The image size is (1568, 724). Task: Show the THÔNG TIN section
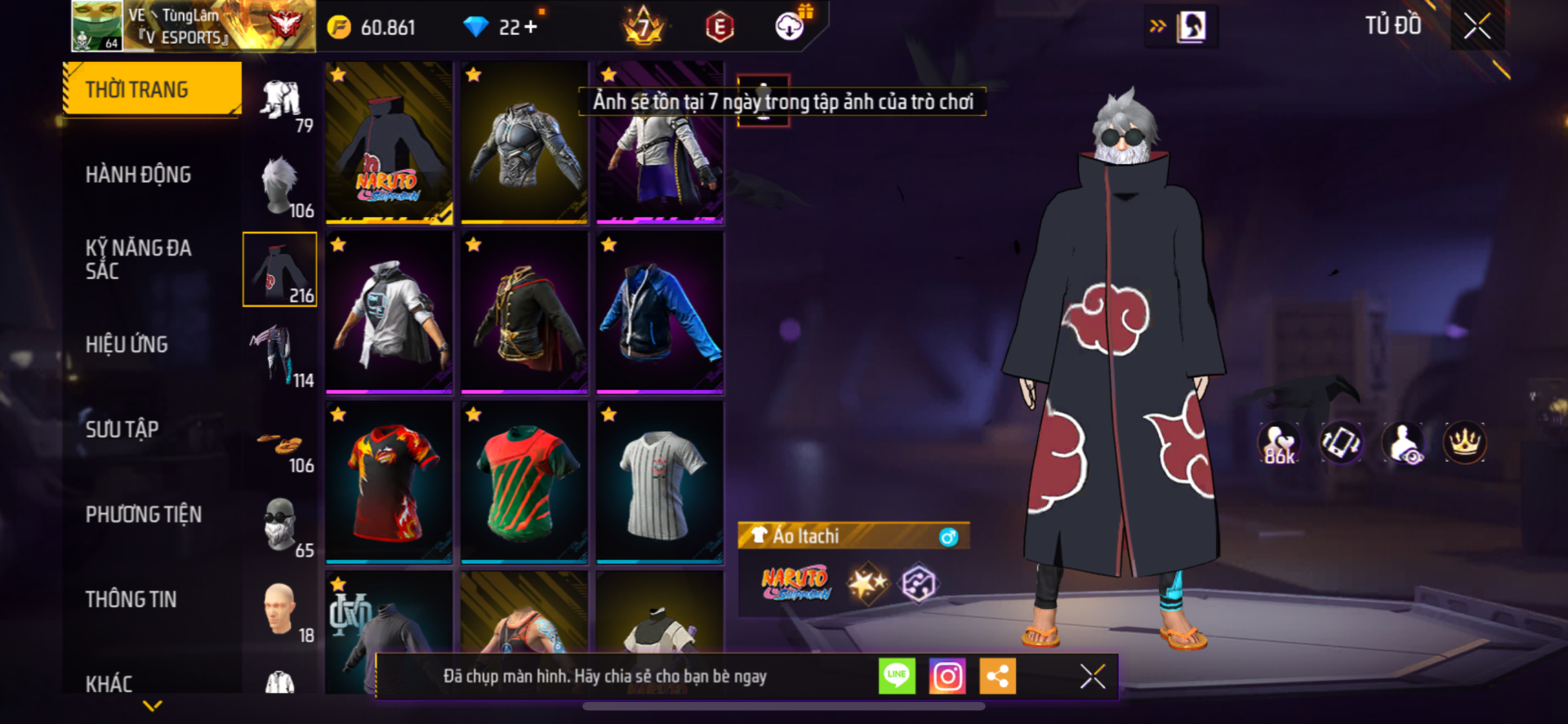(x=131, y=599)
